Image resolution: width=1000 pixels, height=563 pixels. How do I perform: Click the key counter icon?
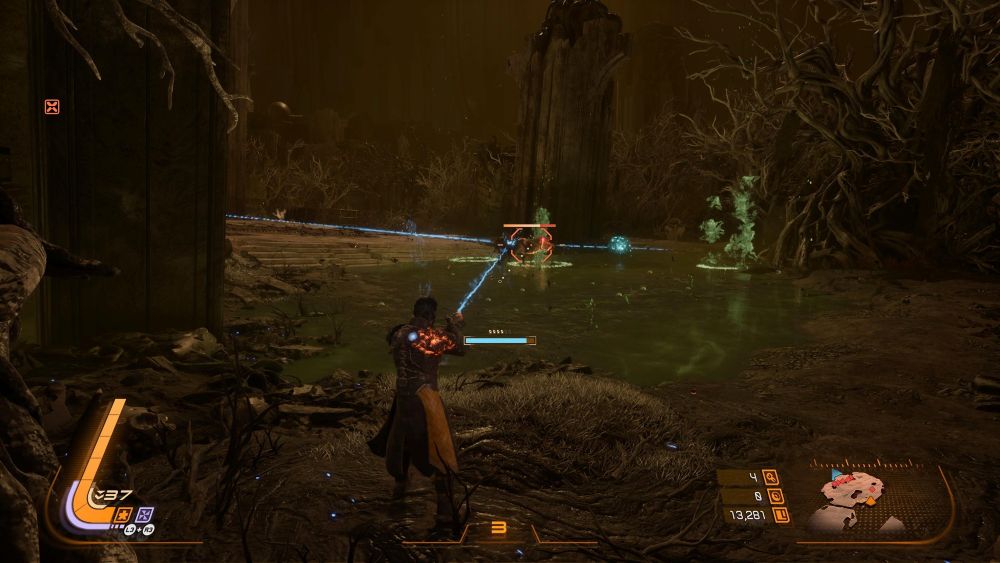pos(770,477)
